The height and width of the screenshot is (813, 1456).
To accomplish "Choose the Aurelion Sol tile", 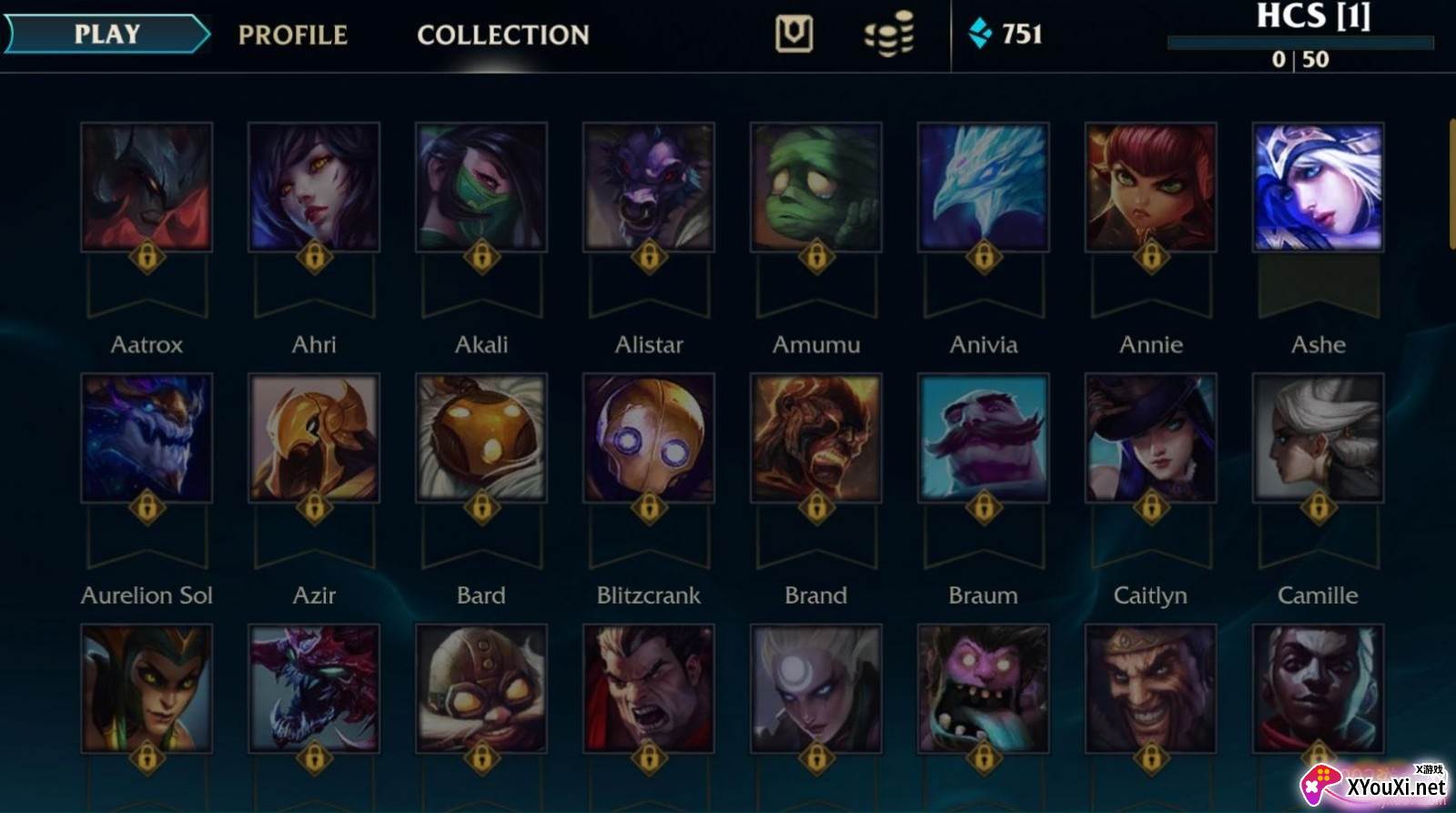I will pyautogui.click(x=147, y=438).
